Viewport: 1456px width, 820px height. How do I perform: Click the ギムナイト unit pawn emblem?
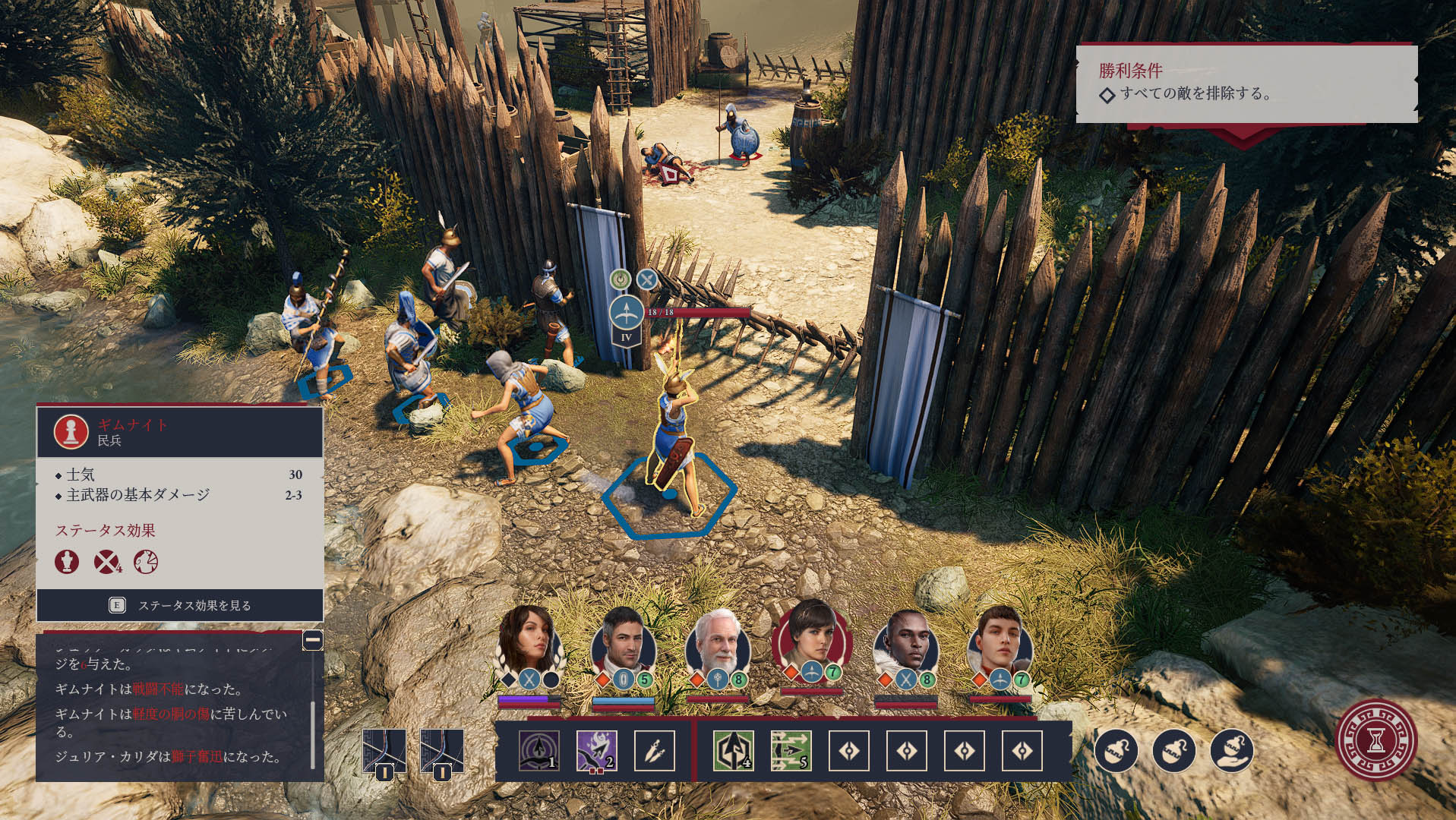tap(71, 431)
